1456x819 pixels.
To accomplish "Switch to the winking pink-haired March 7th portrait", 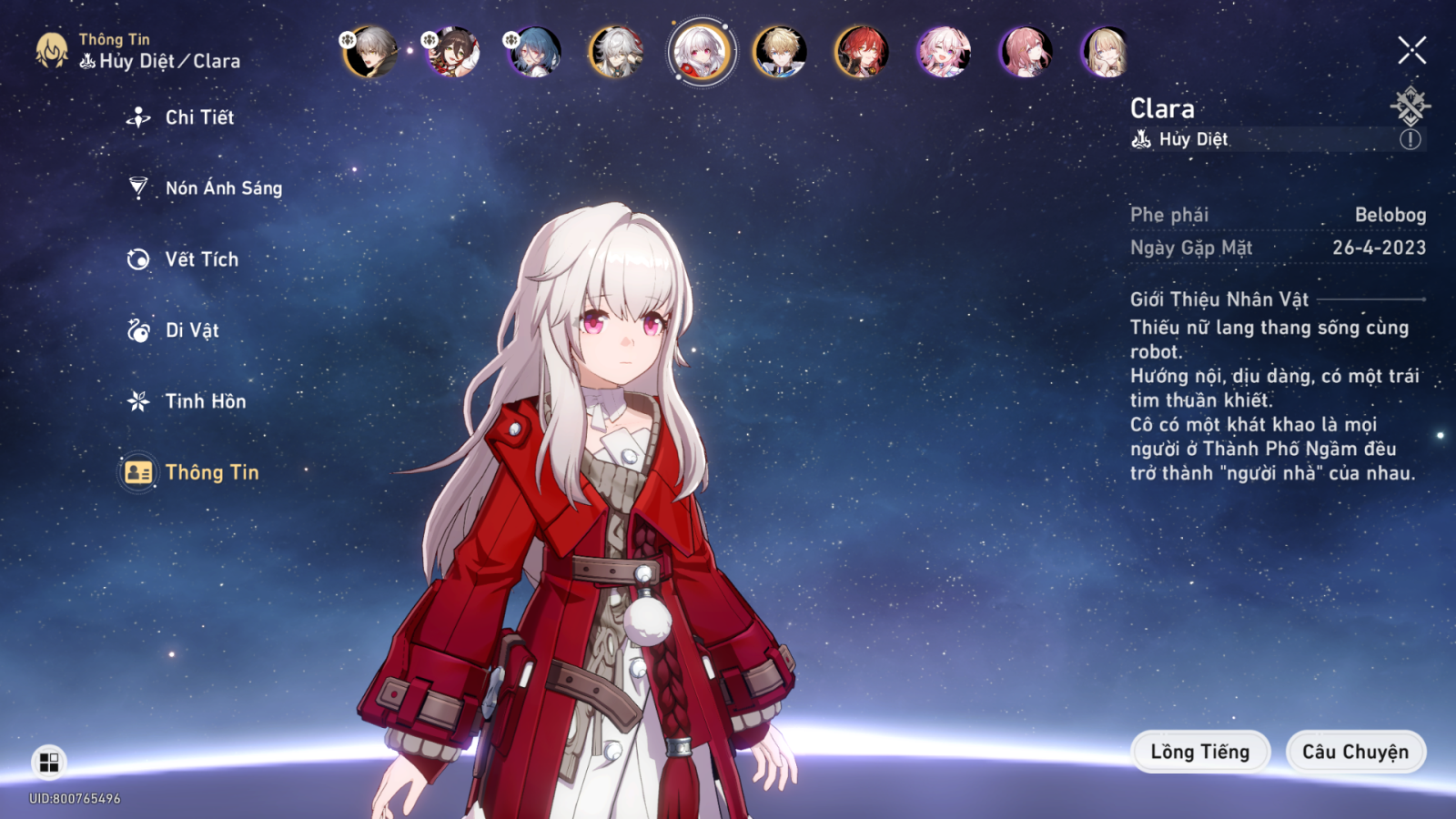I will click(x=944, y=51).
